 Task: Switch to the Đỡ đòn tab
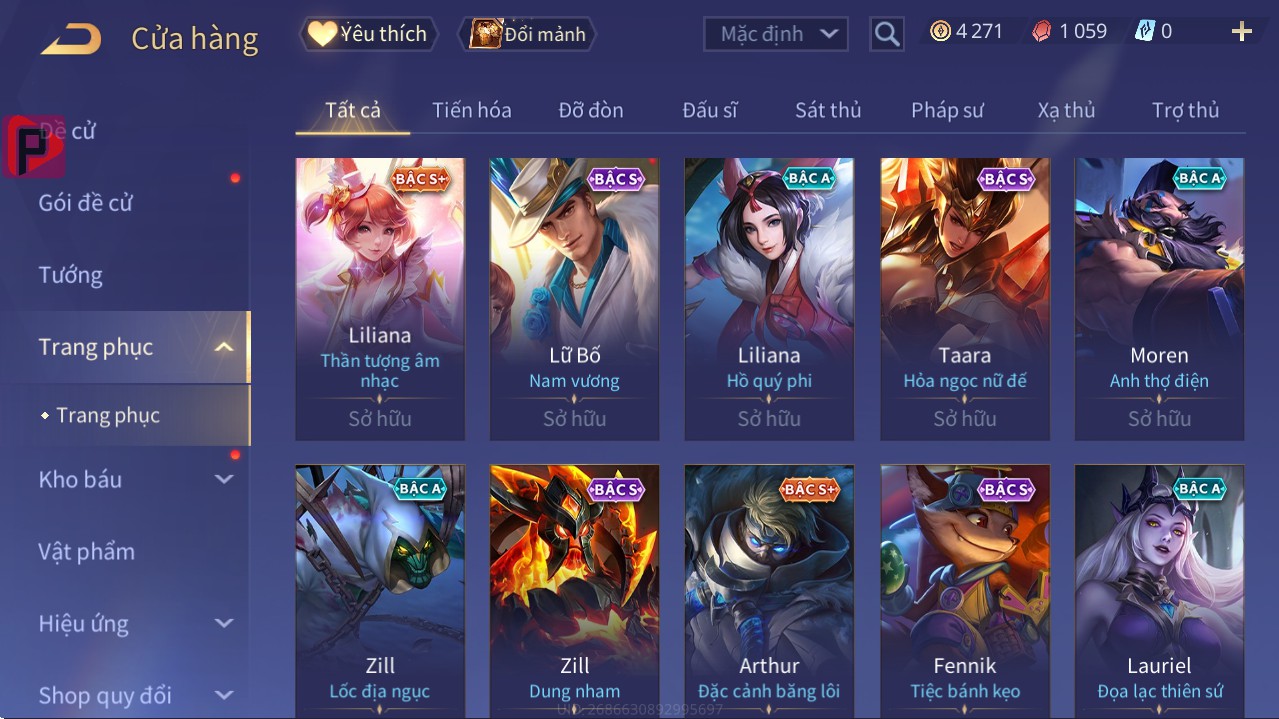(590, 110)
